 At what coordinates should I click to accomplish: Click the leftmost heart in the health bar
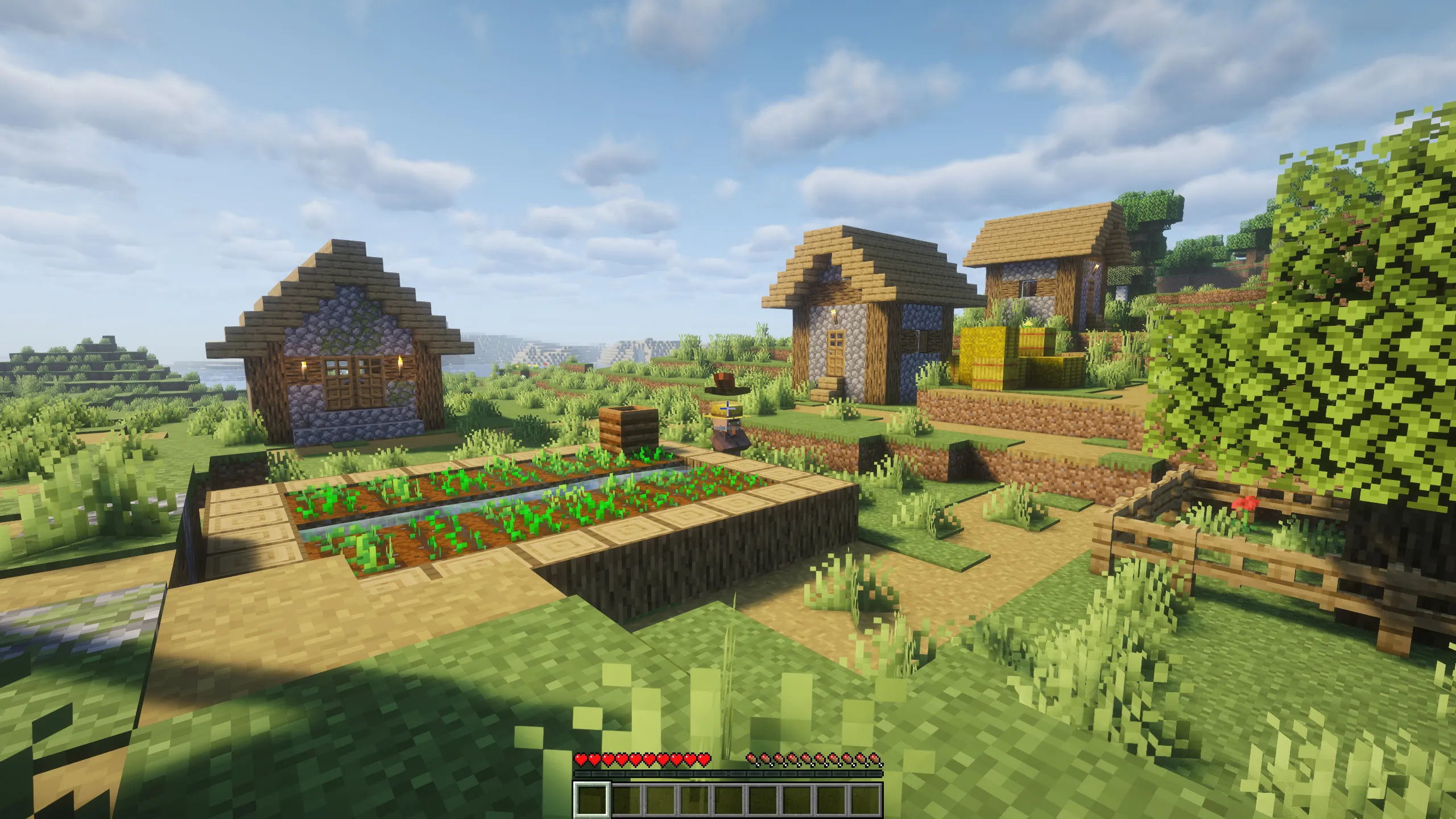[581, 760]
